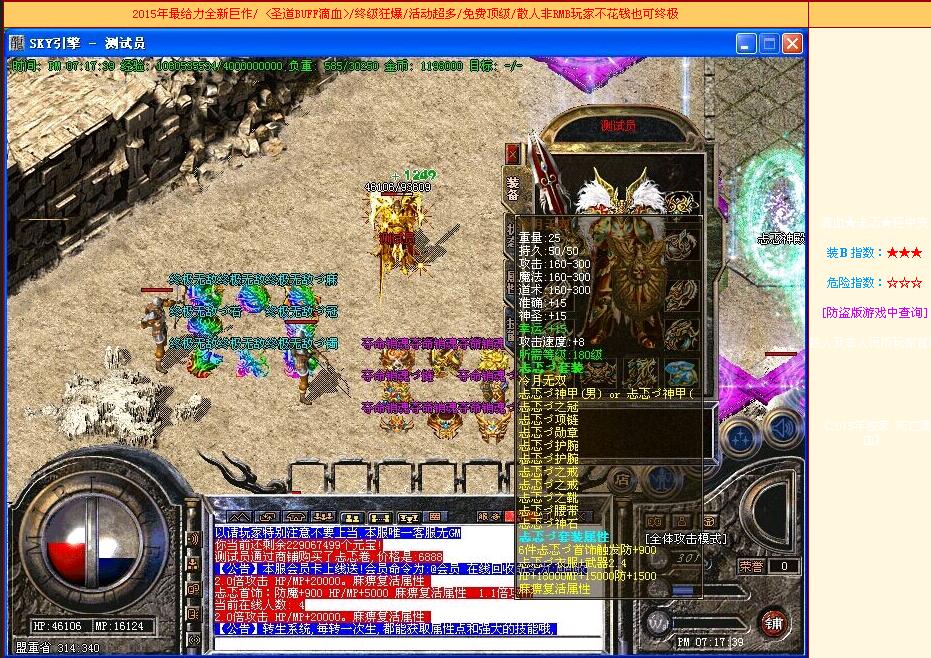The width and height of the screenshot is (931, 658).
Task: Close the SKY引擎 game window
Action: pyautogui.click(x=792, y=43)
